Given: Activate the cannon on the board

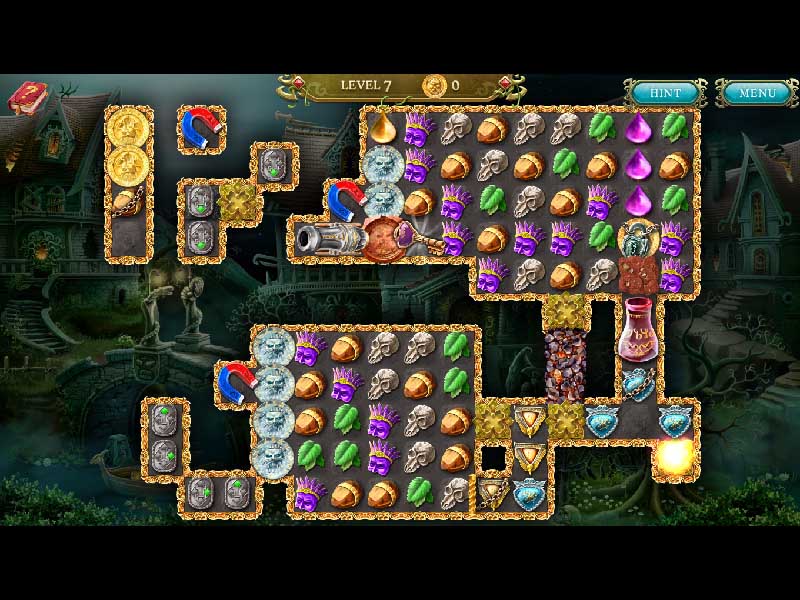Looking at the screenshot, I should (327, 238).
